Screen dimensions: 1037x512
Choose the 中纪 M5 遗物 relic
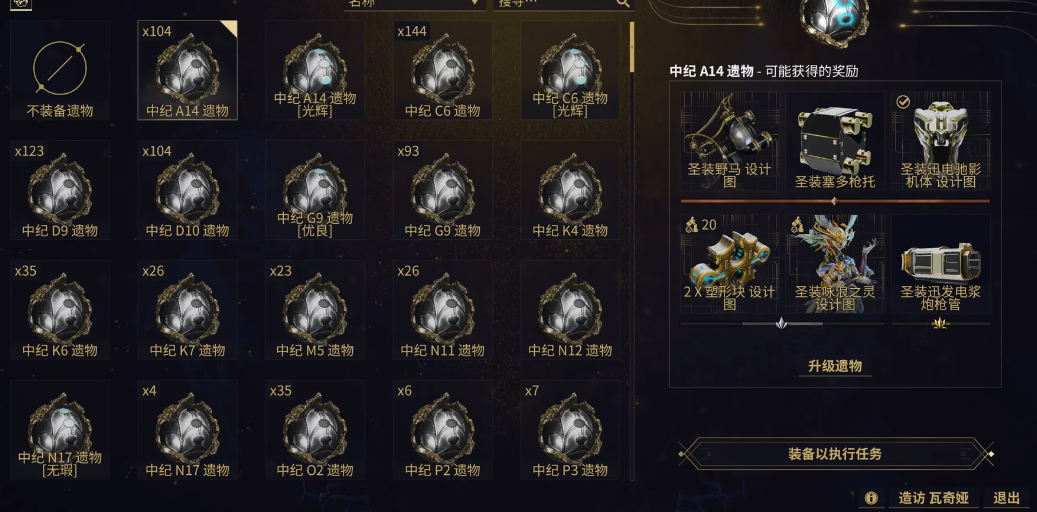pyautogui.click(x=315, y=311)
